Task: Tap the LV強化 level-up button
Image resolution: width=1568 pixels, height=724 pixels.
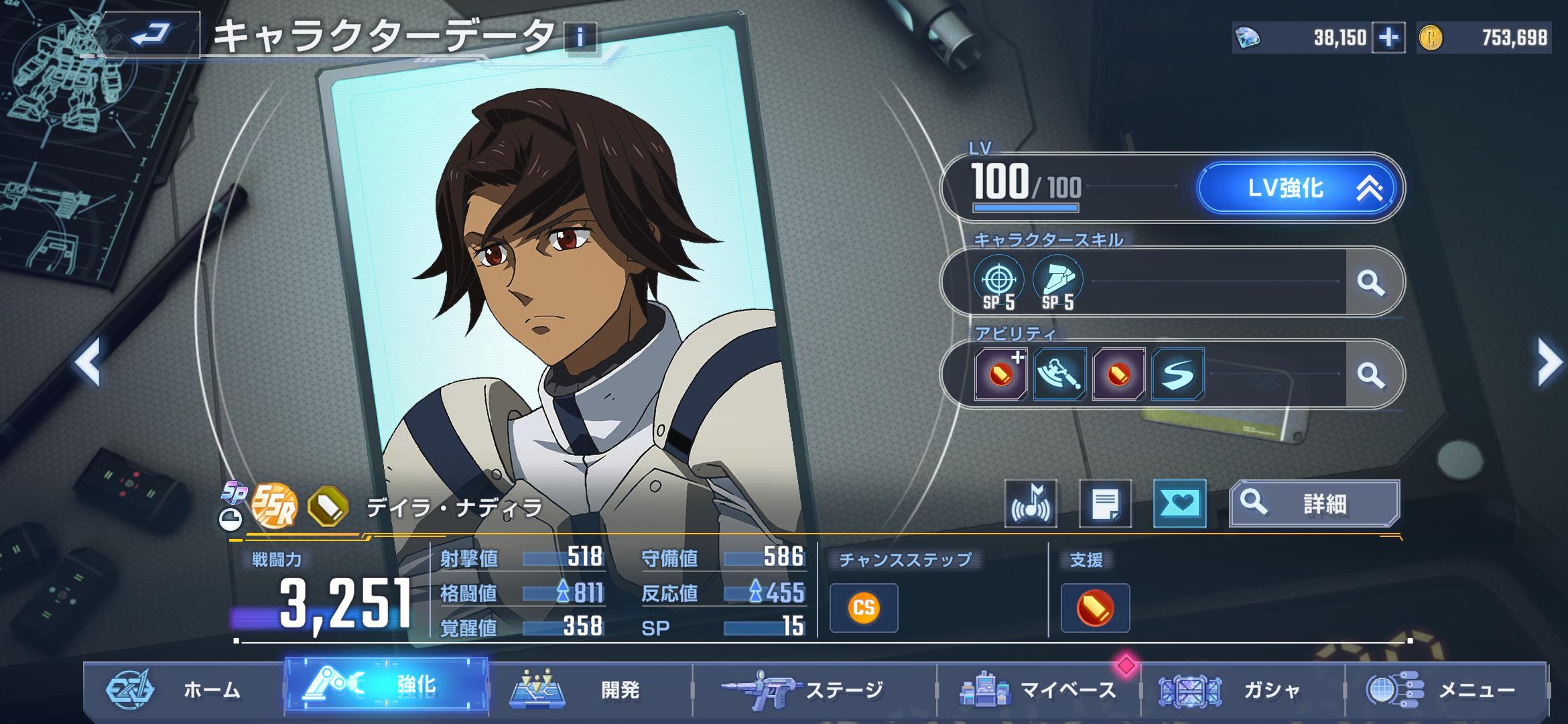Action: tap(1297, 188)
